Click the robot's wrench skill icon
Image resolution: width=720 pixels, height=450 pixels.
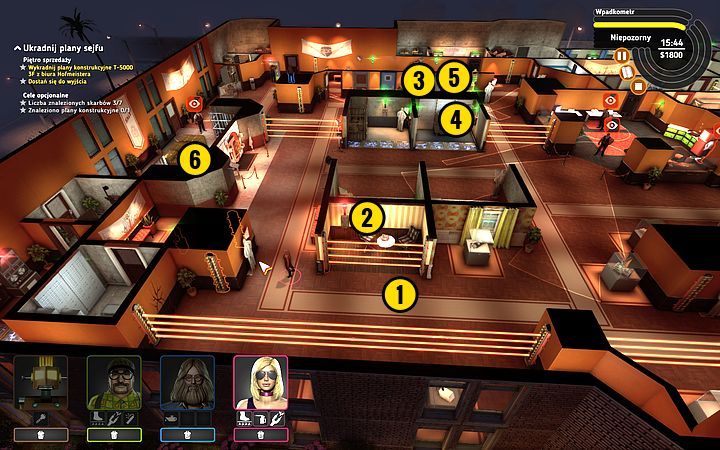(41, 416)
